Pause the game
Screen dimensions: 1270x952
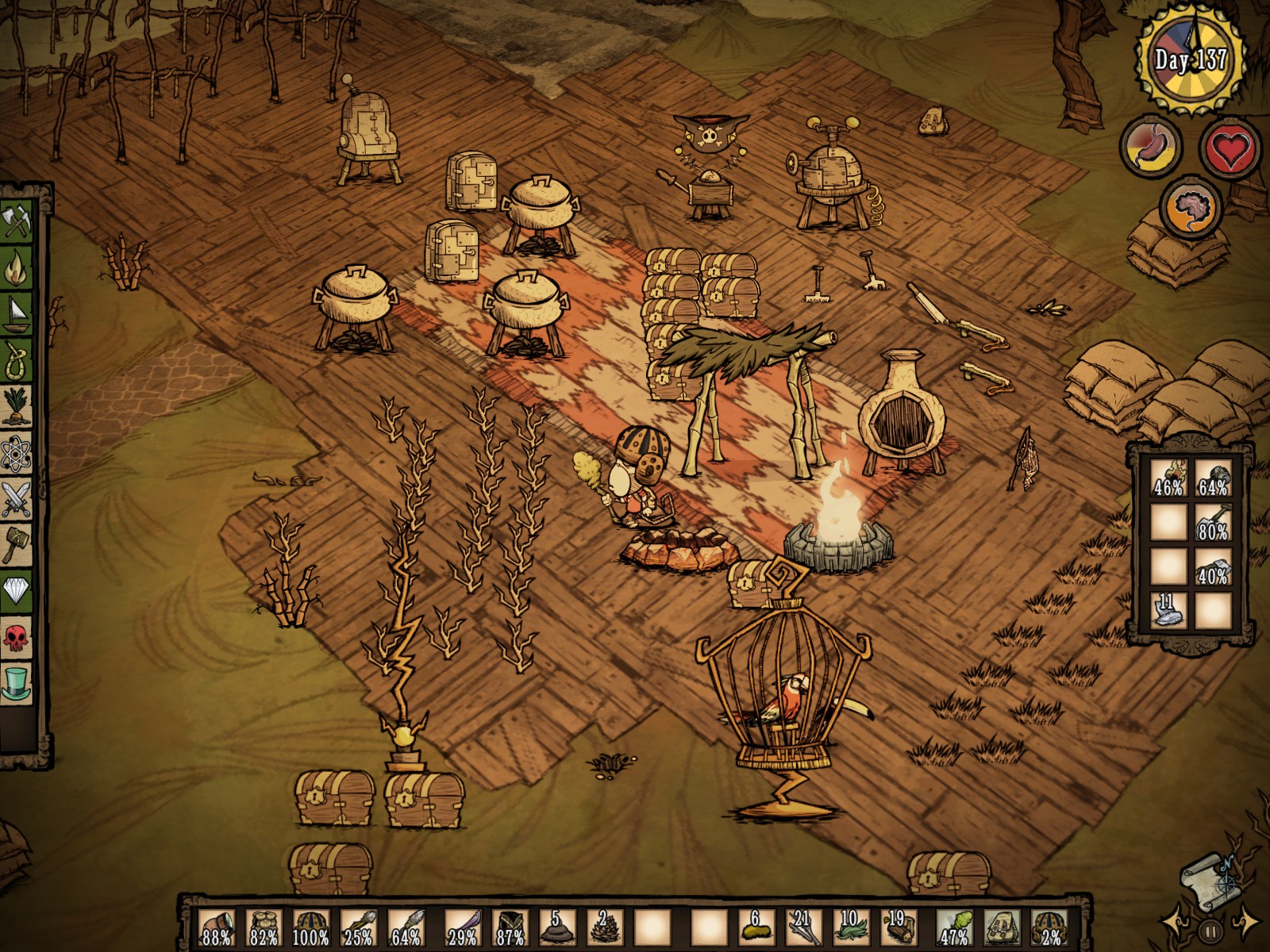(x=1210, y=928)
